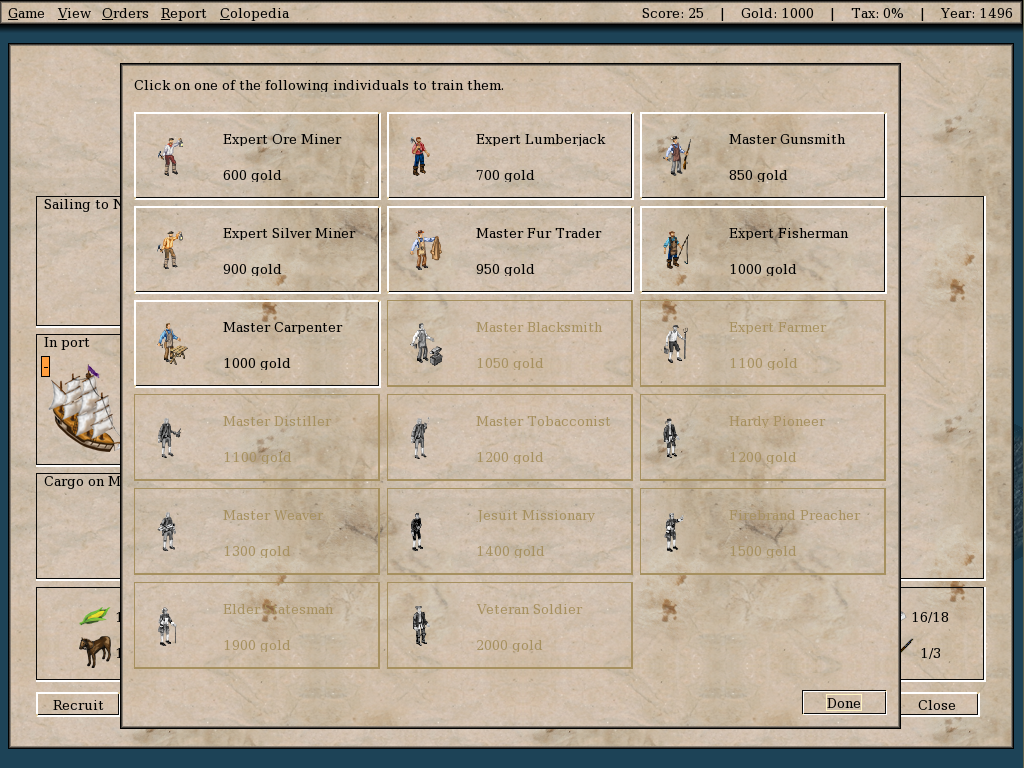Train an Expert Lumberjack for 700 gold
Image resolution: width=1024 pixels, height=768 pixels.
[x=510, y=156]
